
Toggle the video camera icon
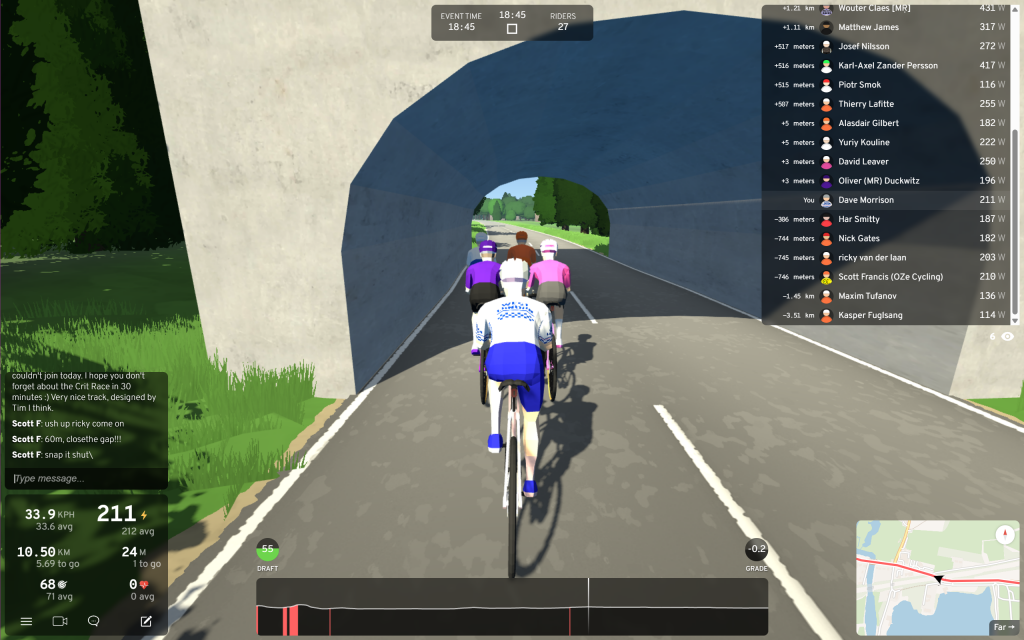pos(59,621)
